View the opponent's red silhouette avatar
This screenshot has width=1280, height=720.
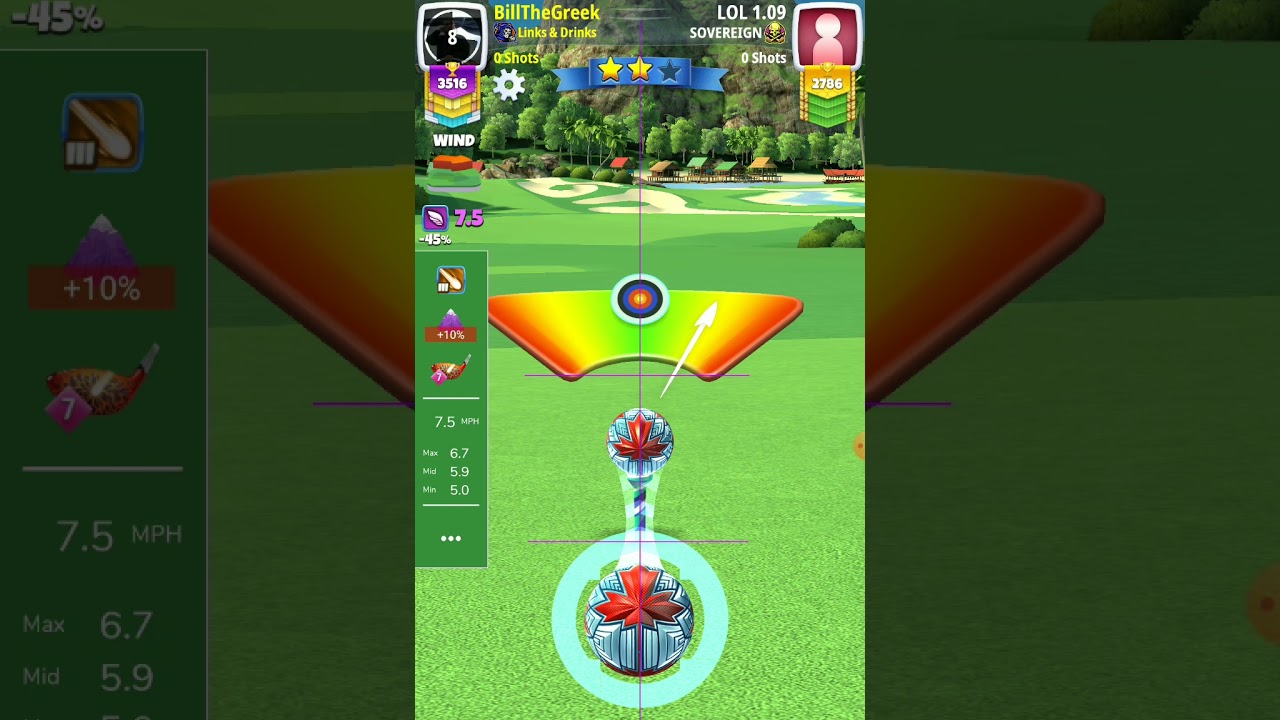(827, 36)
